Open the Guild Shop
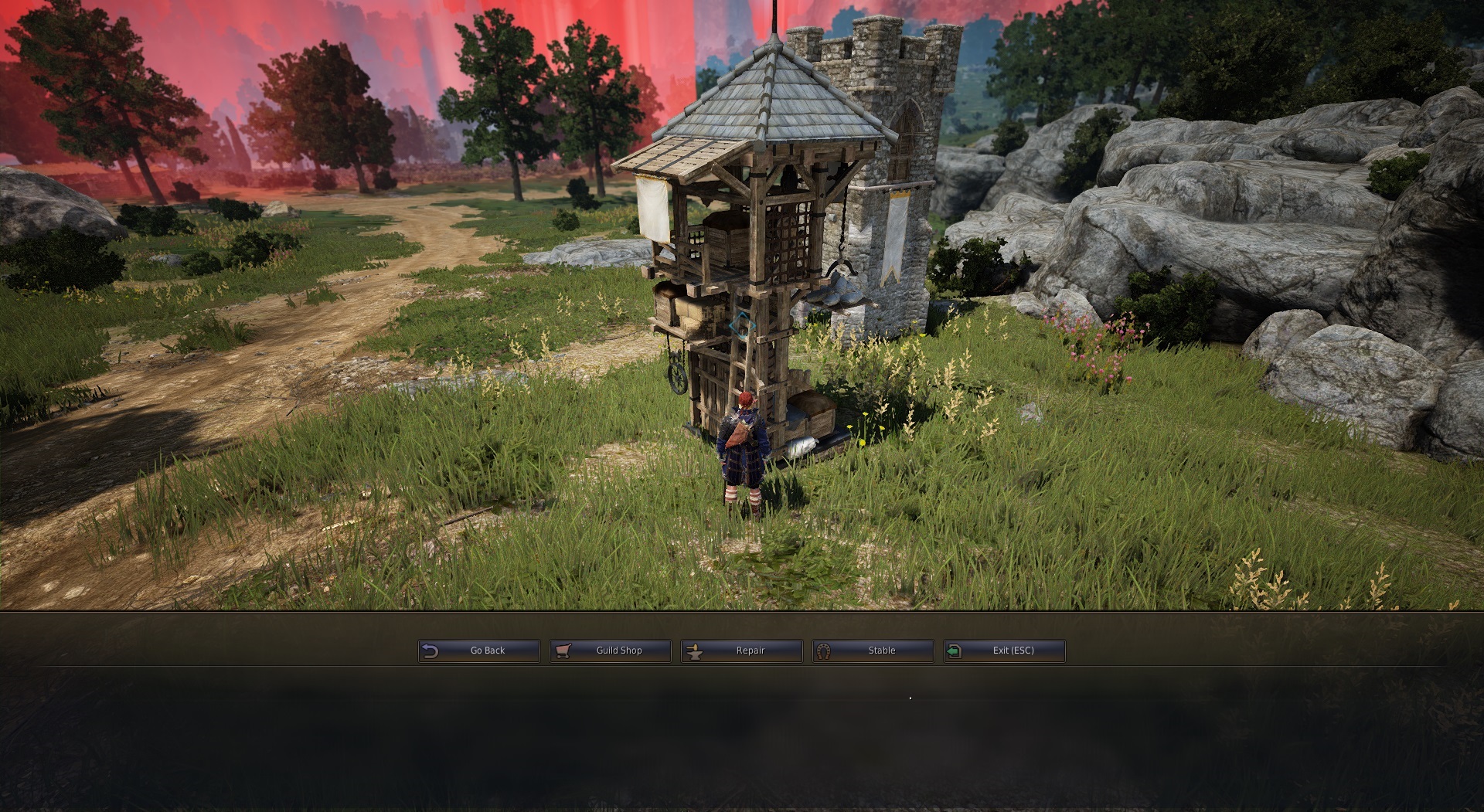1484x812 pixels. point(611,651)
